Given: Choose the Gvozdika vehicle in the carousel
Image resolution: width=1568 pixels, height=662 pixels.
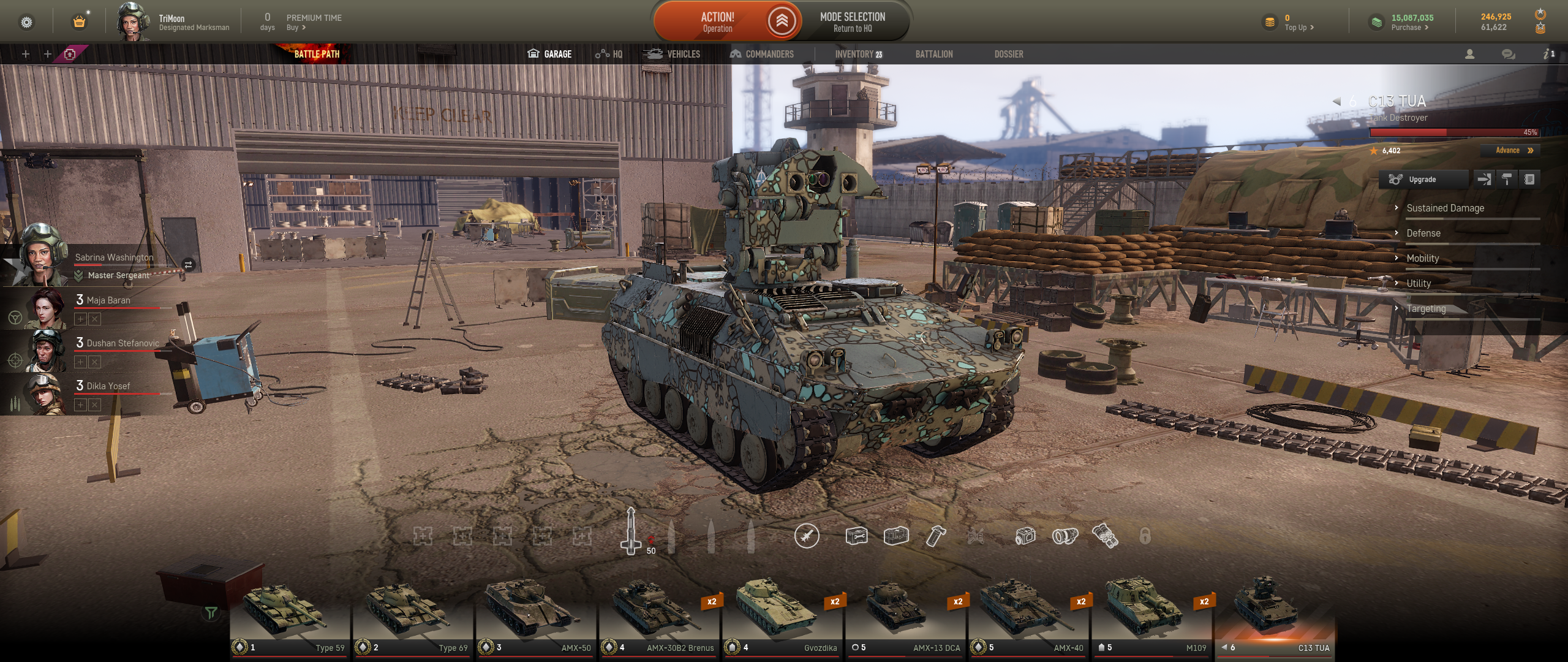Looking at the screenshot, I should tap(781, 616).
